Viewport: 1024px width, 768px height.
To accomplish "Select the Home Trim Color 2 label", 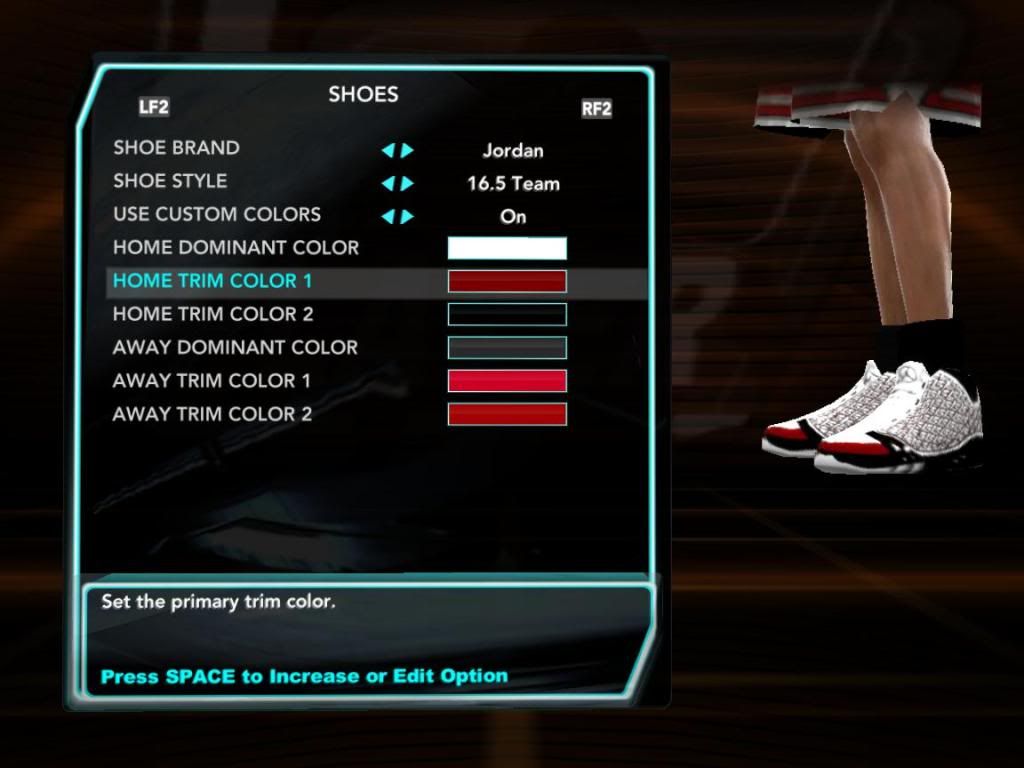I will [x=213, y=314].
